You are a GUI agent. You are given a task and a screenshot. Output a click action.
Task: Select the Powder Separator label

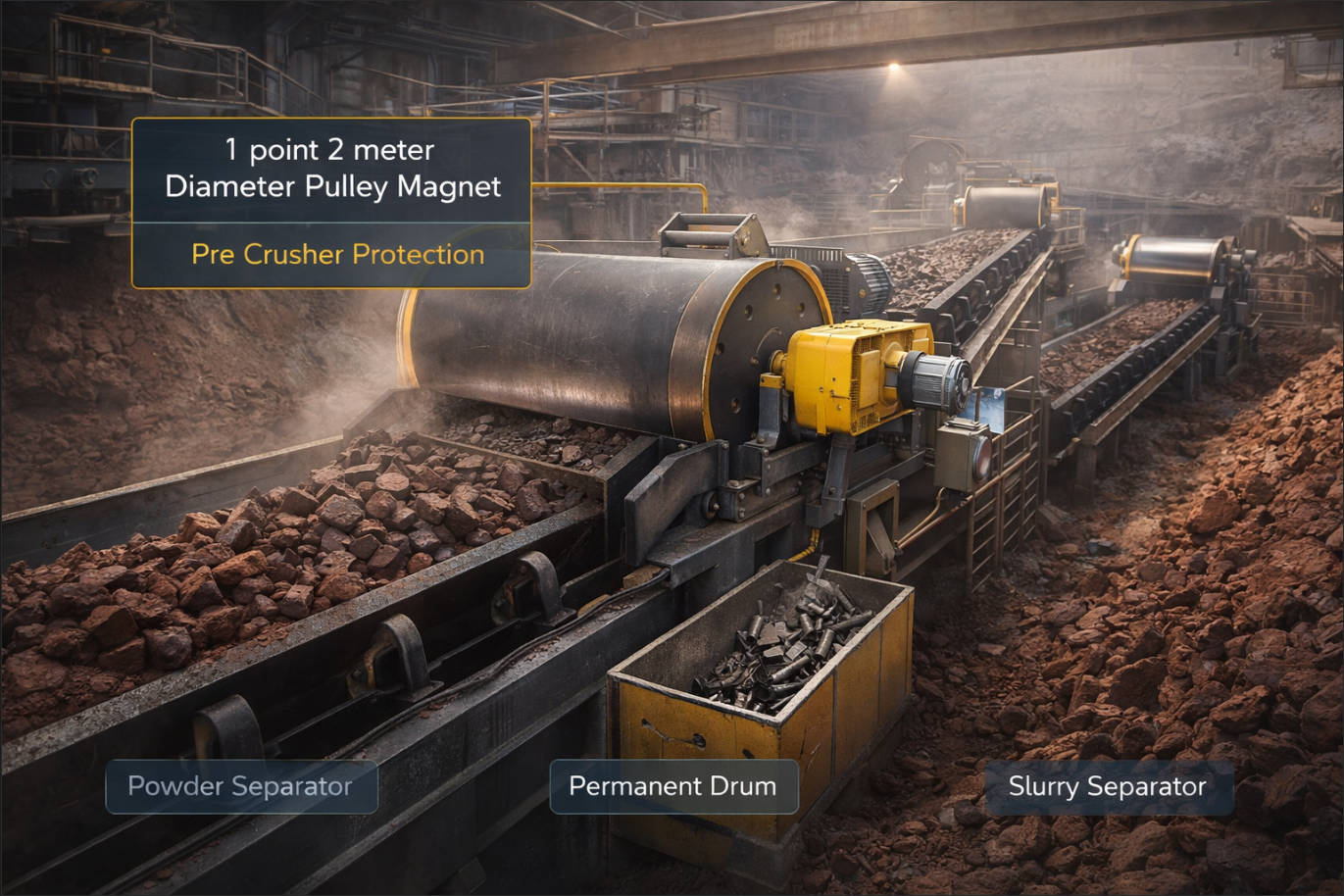[240, 786]
